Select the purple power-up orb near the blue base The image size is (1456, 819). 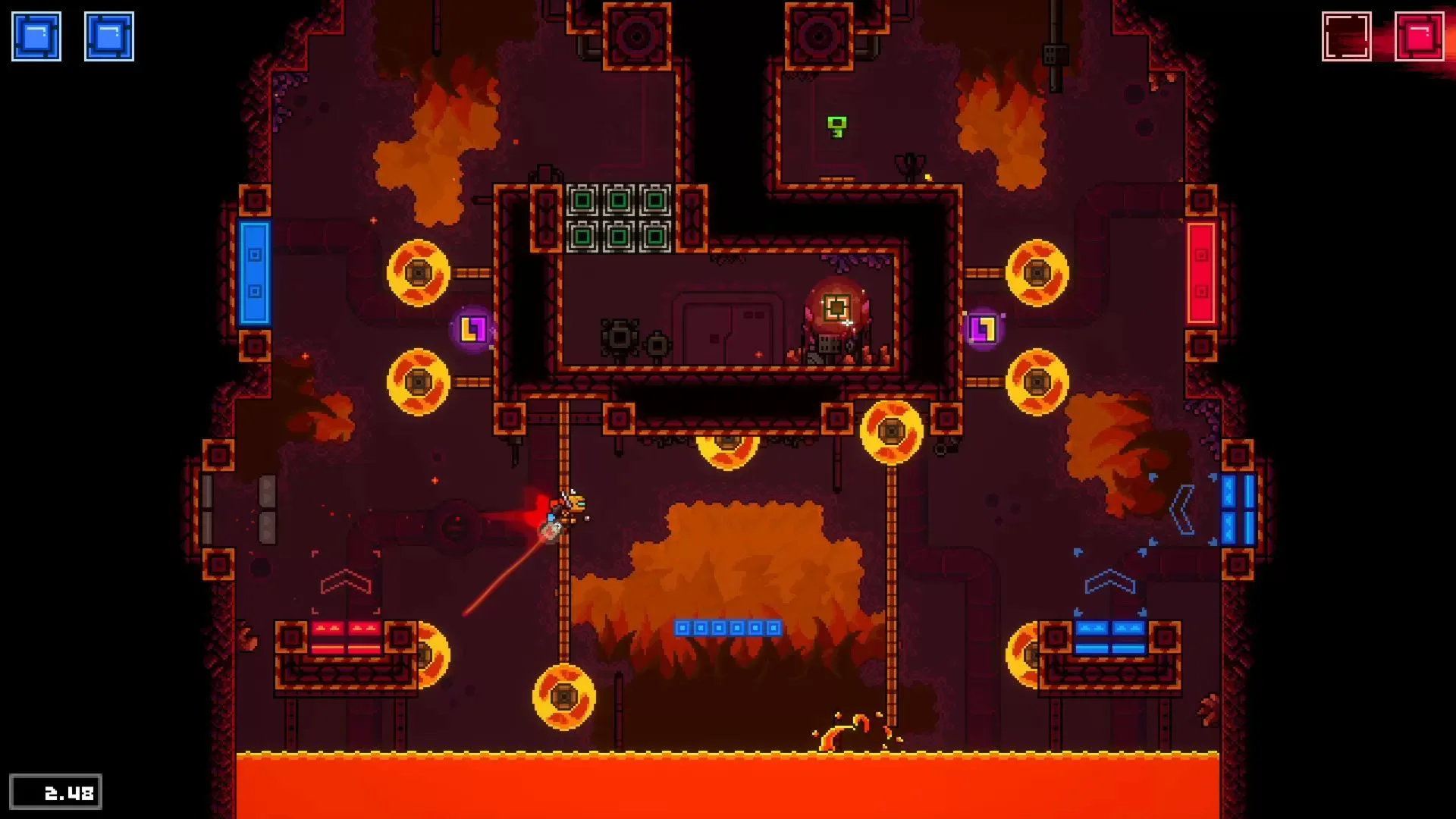tap(472, 328)
